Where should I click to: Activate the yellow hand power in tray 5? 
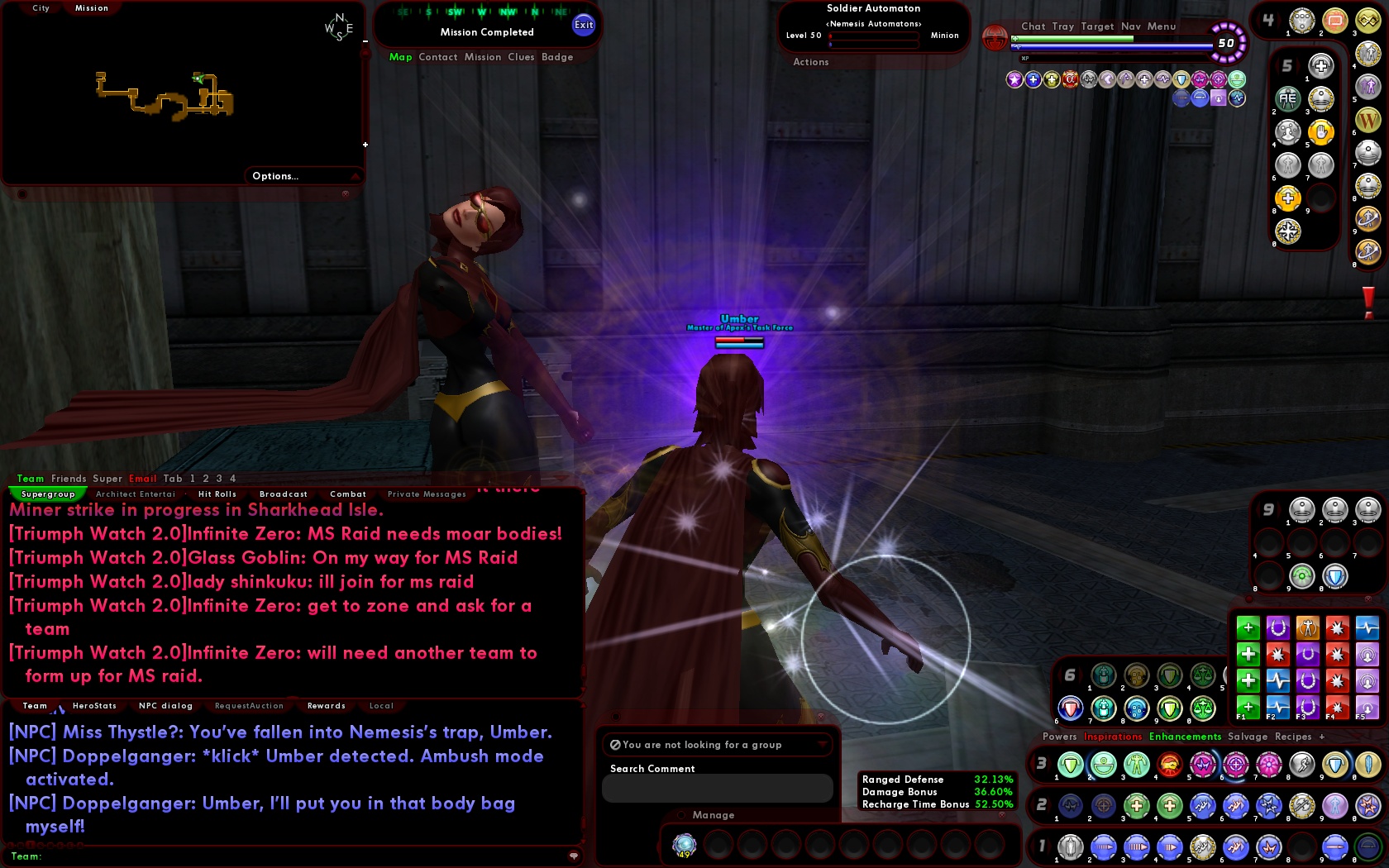click(x=1320, y=133)
